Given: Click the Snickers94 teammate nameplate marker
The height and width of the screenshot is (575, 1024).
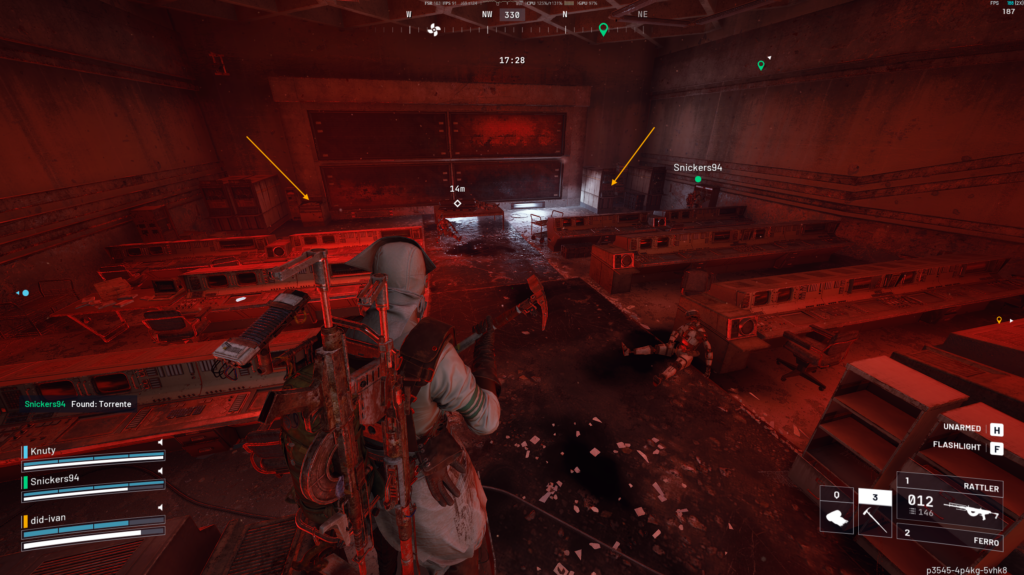Looking at the screenshot, I should click(697, 168).
